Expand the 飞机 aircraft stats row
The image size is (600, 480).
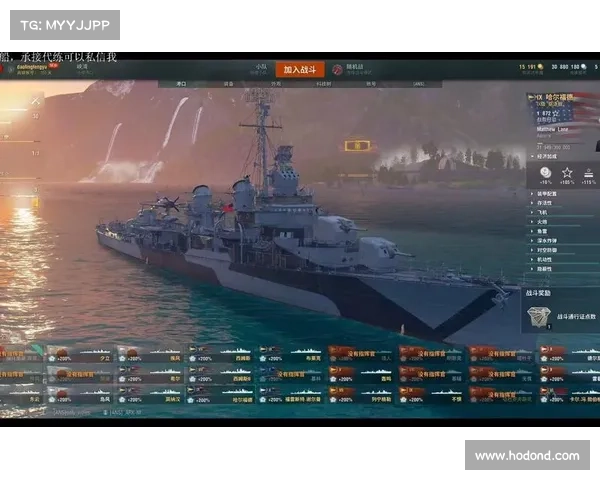coord(550,213)
